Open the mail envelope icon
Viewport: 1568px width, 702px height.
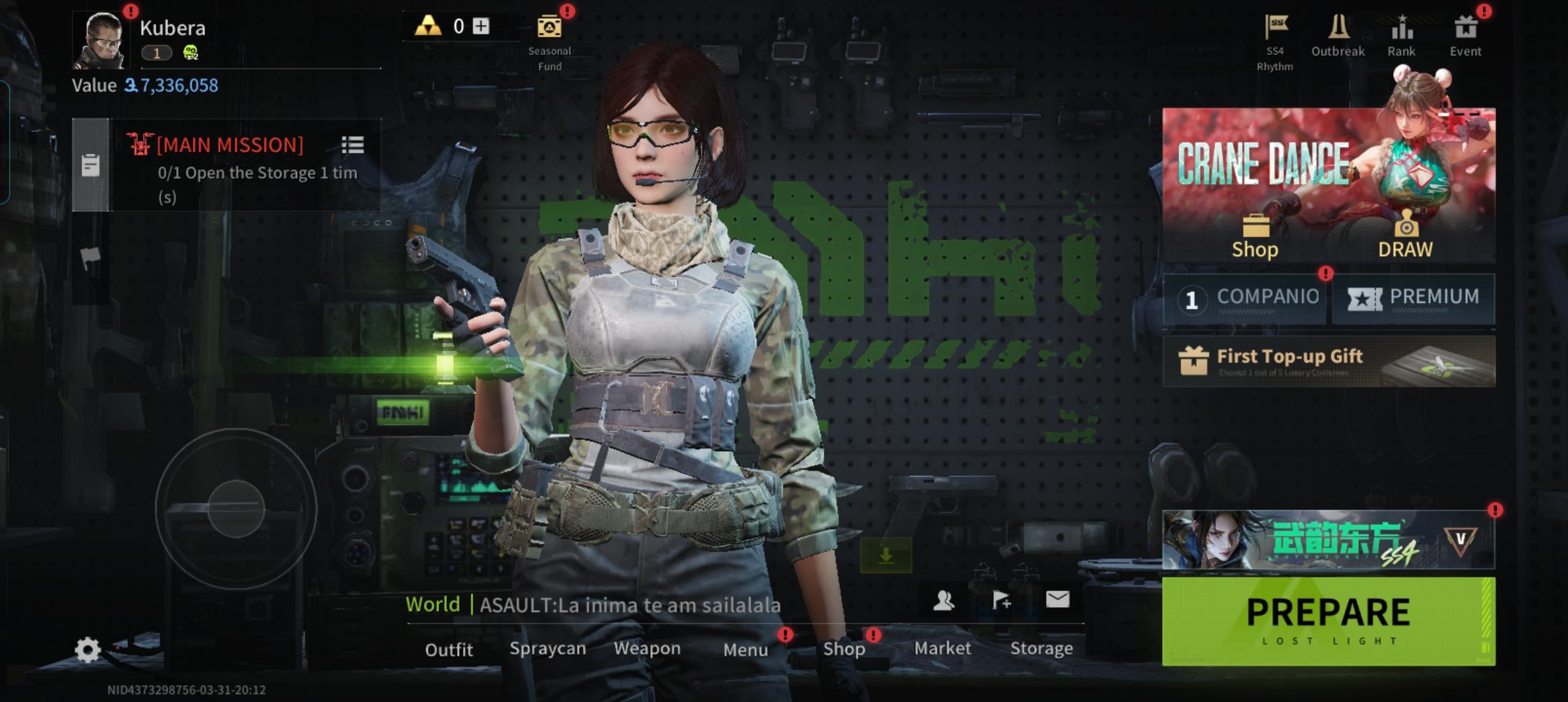click(x=1057, y=599)
